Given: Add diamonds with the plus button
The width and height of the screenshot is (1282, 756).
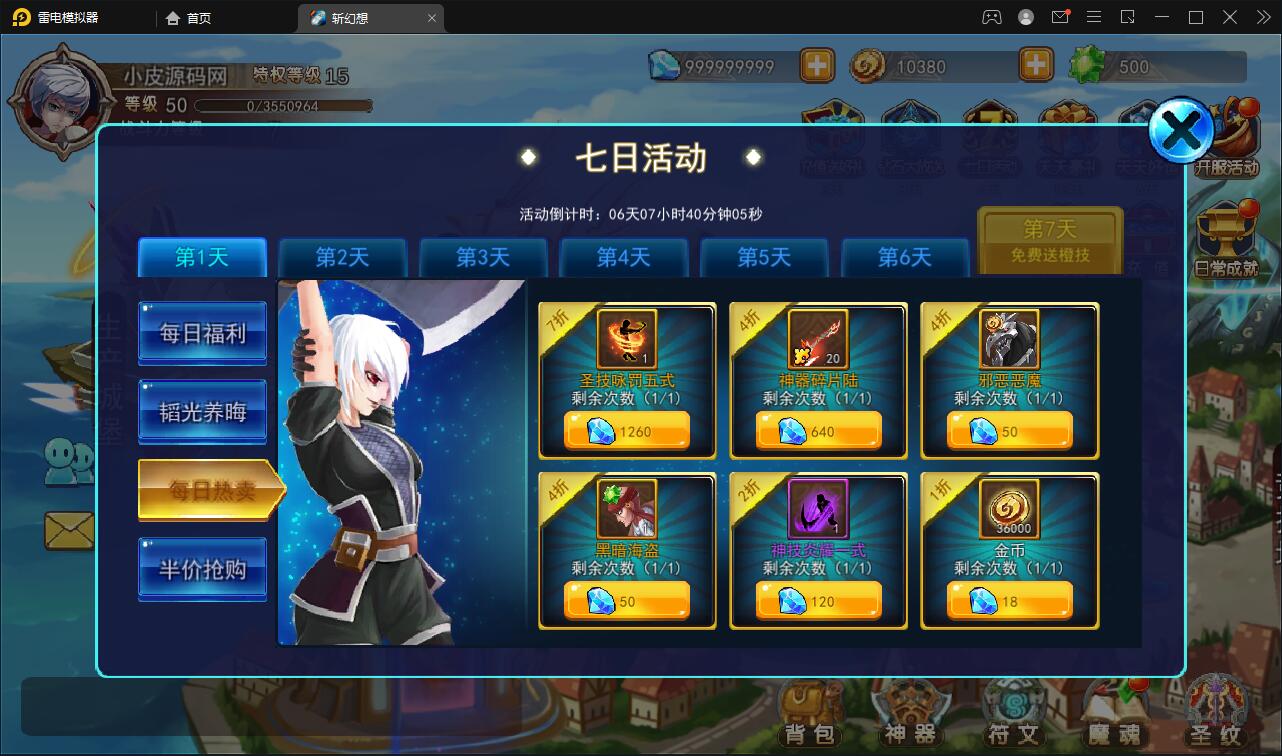Looking at the screenshot, I should point(816,65).
